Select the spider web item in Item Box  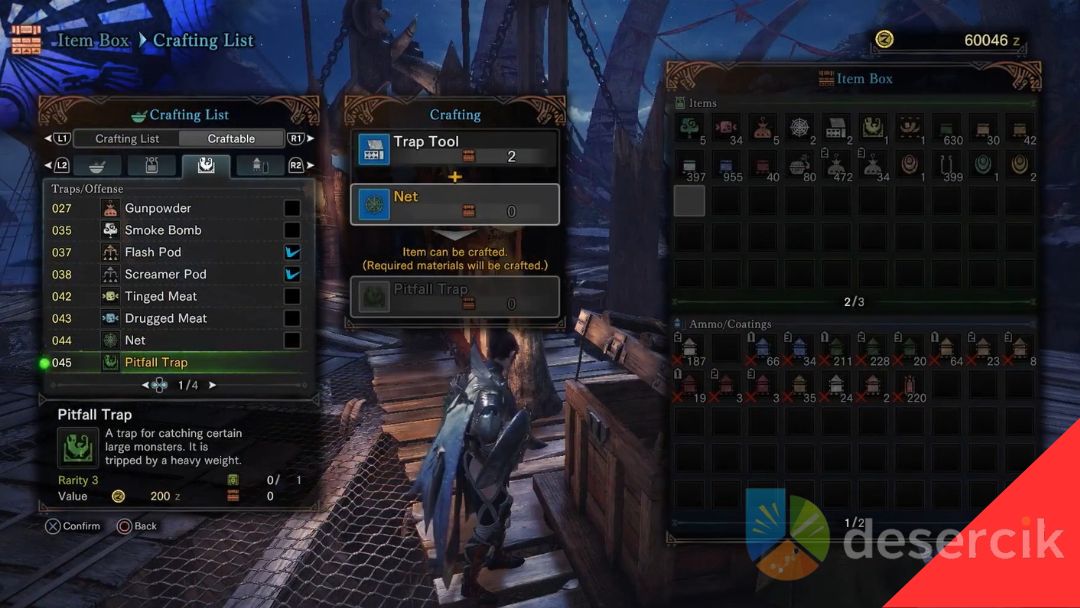pyautogui.click(x=799, y=129)
